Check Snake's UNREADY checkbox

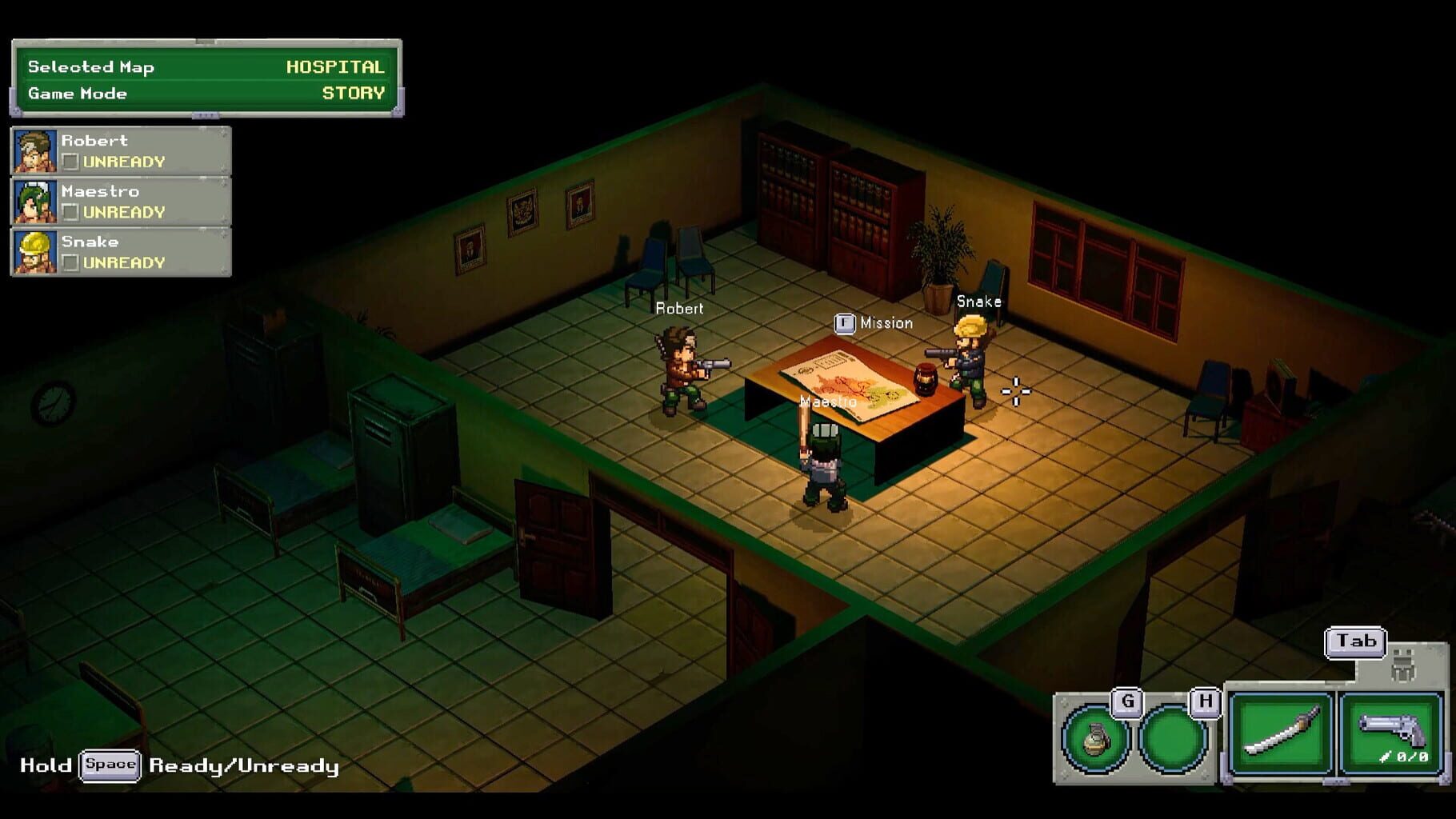coord(72,263)
